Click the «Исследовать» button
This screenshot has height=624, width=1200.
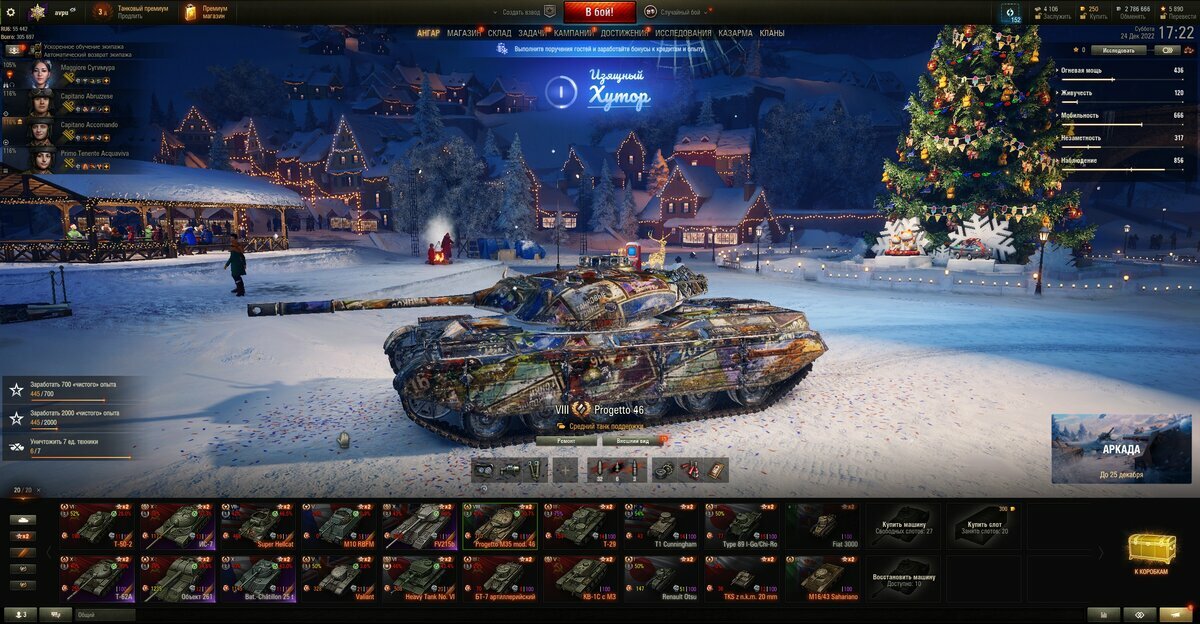(x=1118, y=49)
